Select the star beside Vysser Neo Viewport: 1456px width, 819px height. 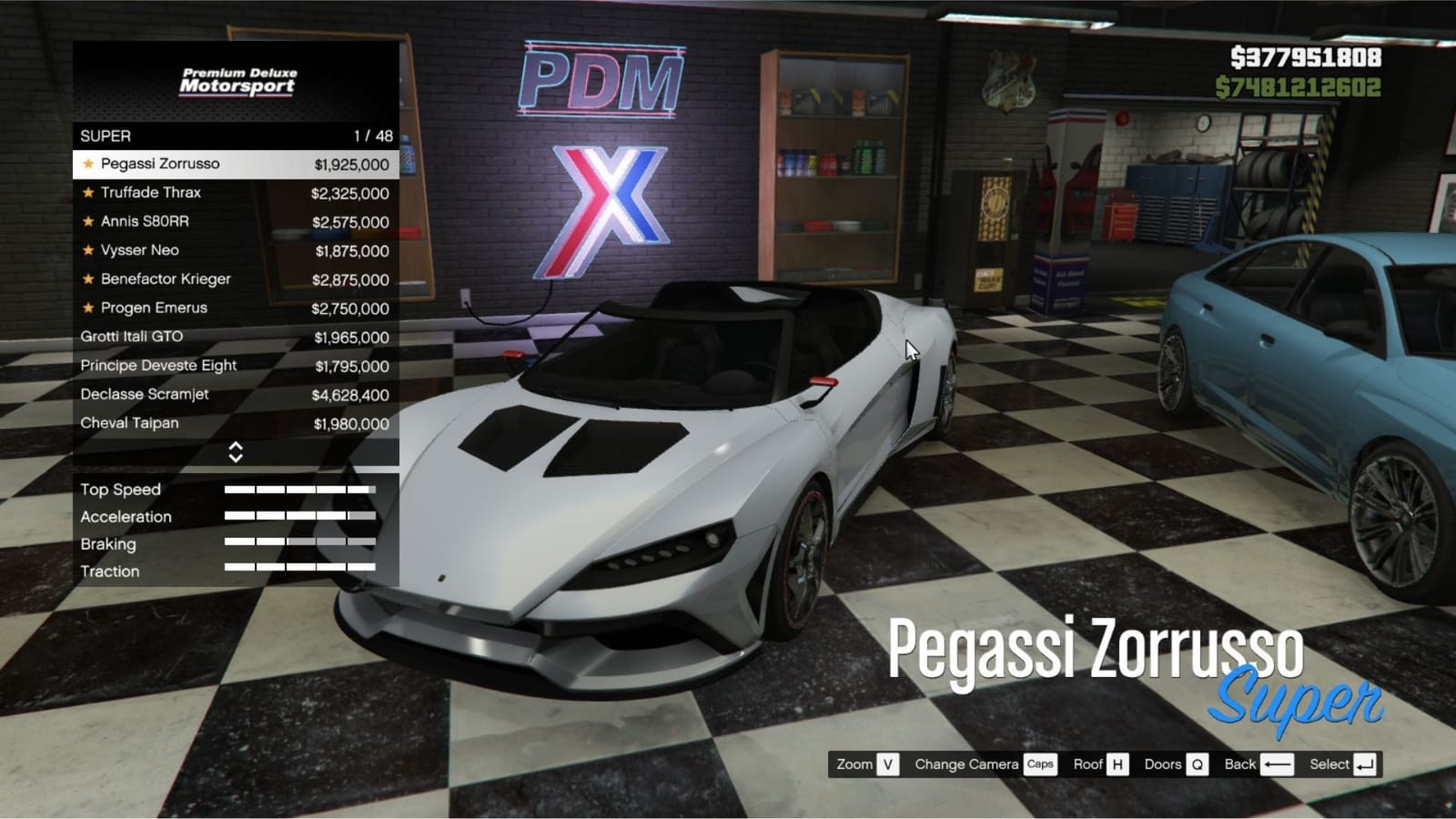coord(86,250)
